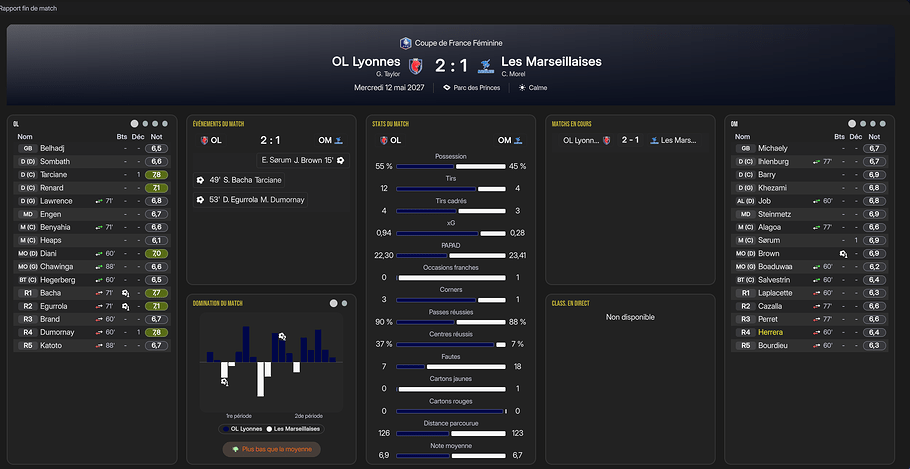
Task: Open the OL Lyonnes vs Les Marseillaises live match row
Action: pos(630,140)
